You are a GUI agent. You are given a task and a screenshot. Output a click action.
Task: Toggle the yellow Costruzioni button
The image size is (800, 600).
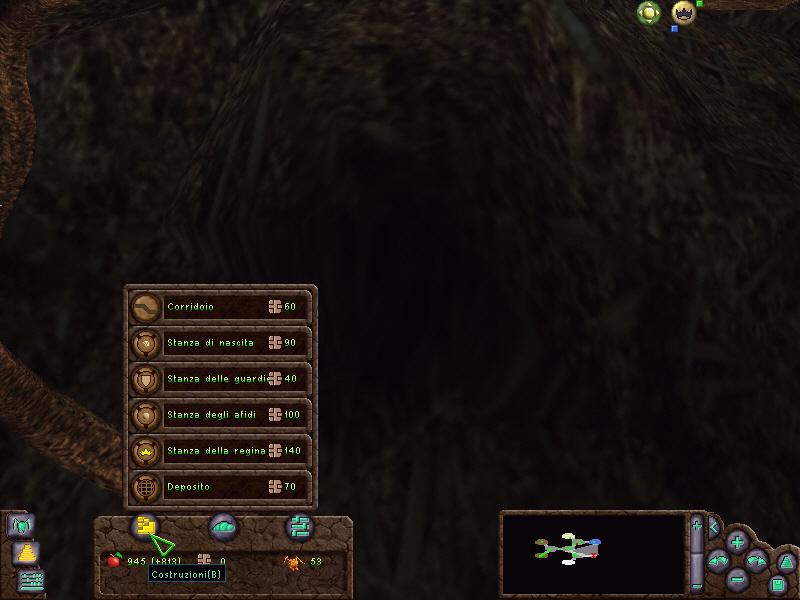pyautogui.click(x=146, y=526)
